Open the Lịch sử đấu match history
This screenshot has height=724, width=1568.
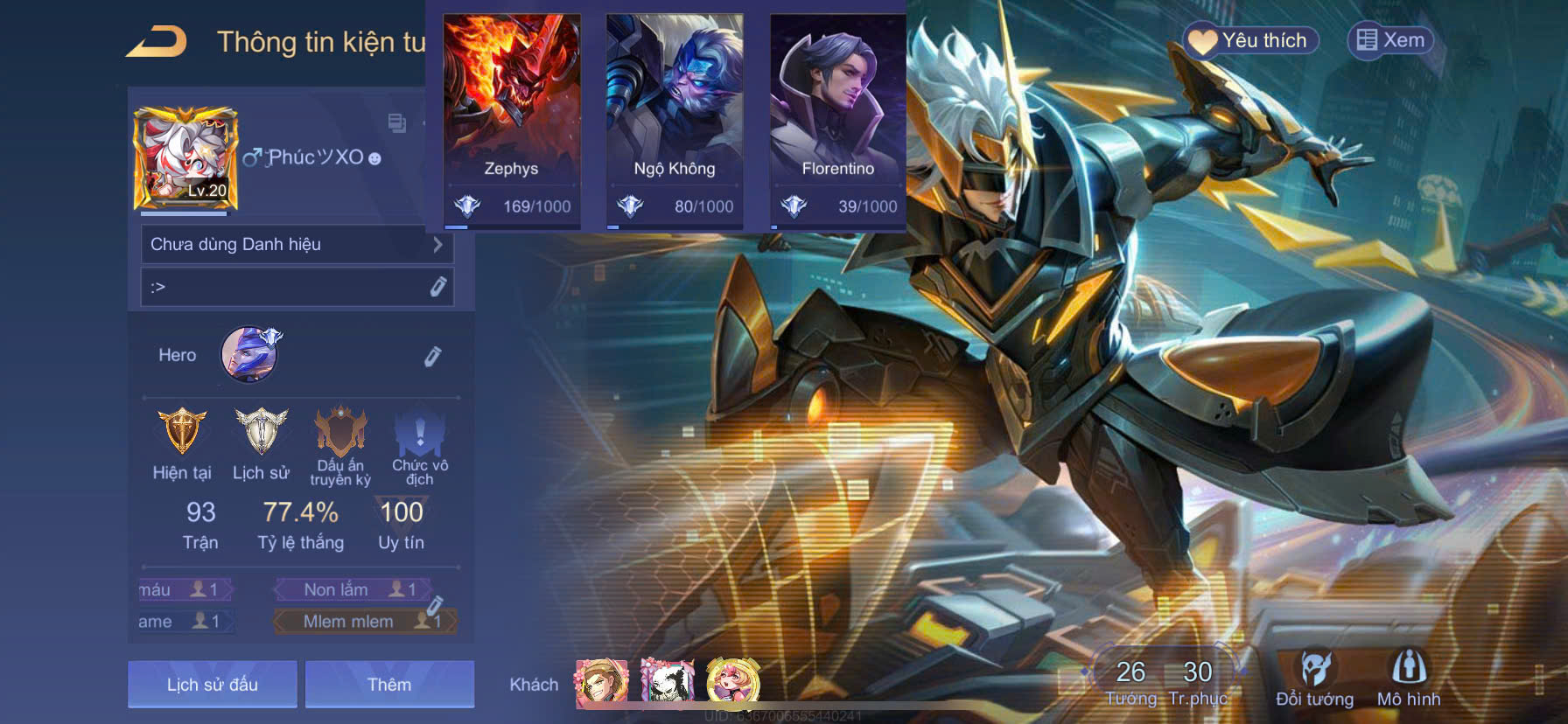pos(213,684)
